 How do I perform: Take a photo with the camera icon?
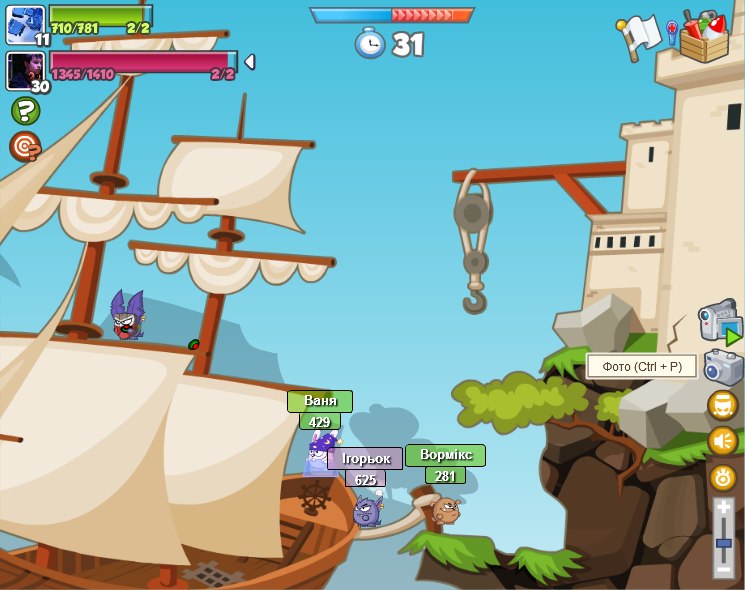(x=723, y=367)
